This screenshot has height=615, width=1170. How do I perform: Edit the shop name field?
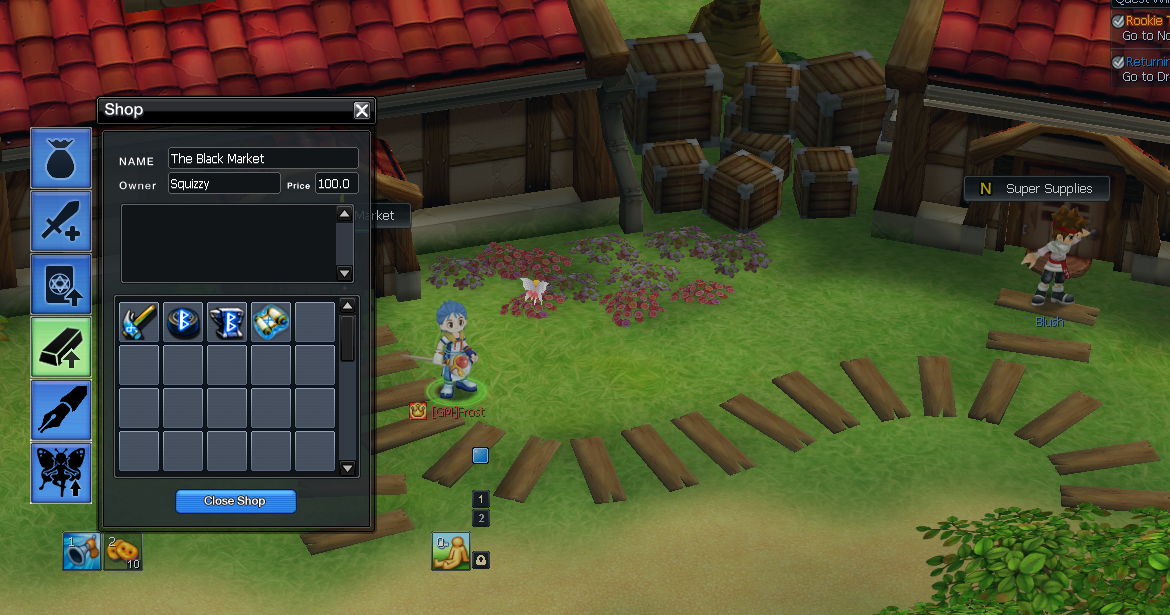[263, 159]
